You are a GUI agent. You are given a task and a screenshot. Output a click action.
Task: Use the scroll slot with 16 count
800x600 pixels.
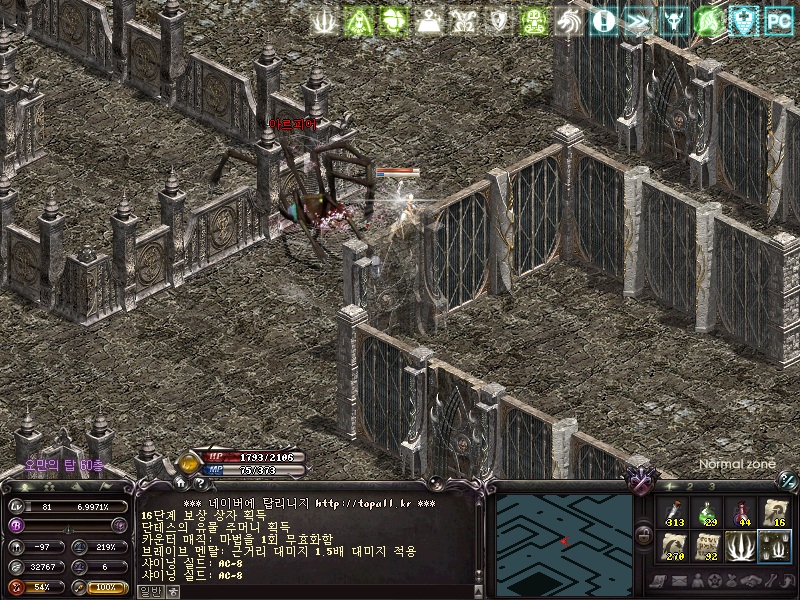[x=775, y=513]
